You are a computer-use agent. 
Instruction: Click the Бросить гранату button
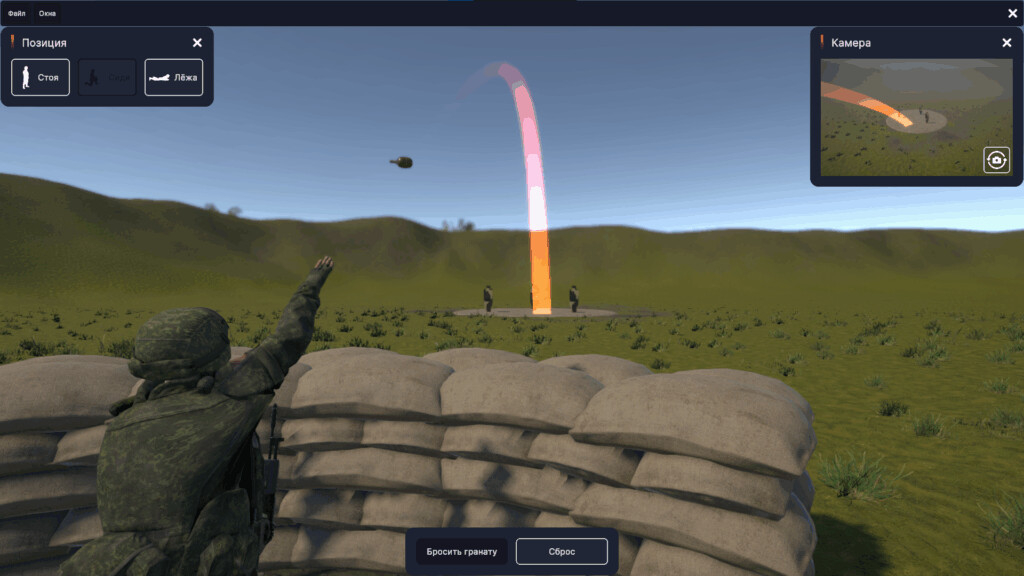[x=462, y=552]
